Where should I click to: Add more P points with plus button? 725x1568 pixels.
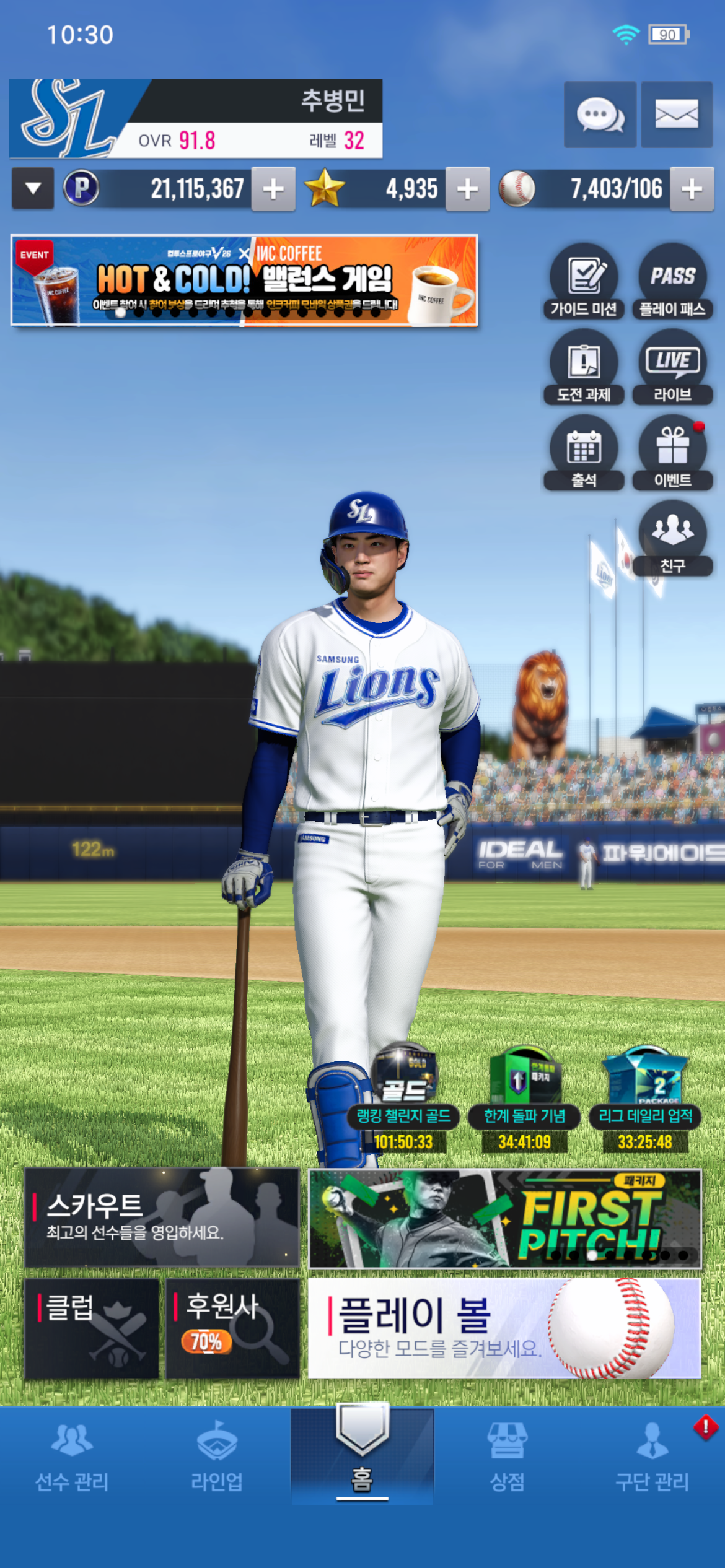point(273,189)
